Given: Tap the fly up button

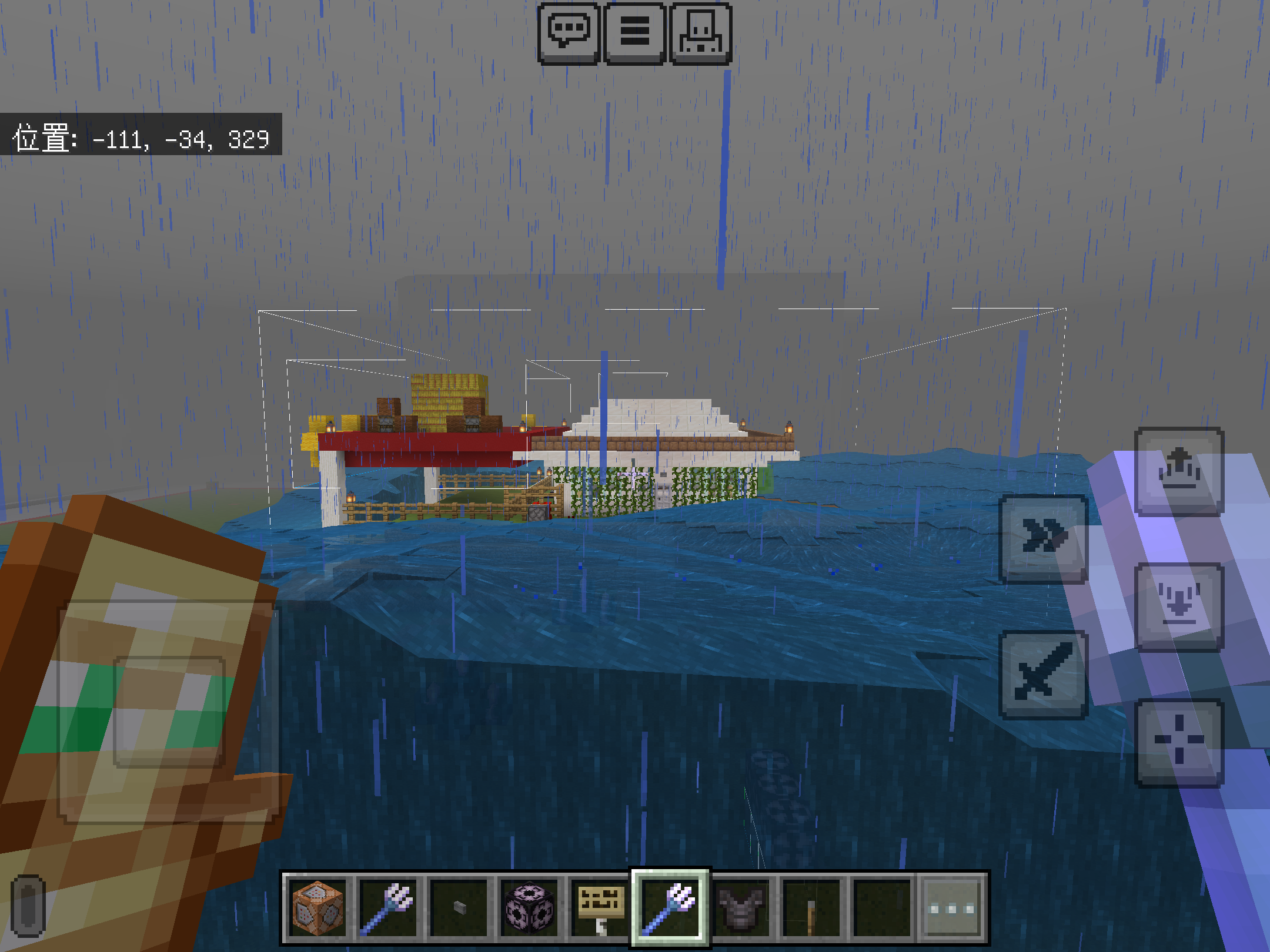Looking at the screenshot, I should pyautogui.click(x=1179, y=471).
